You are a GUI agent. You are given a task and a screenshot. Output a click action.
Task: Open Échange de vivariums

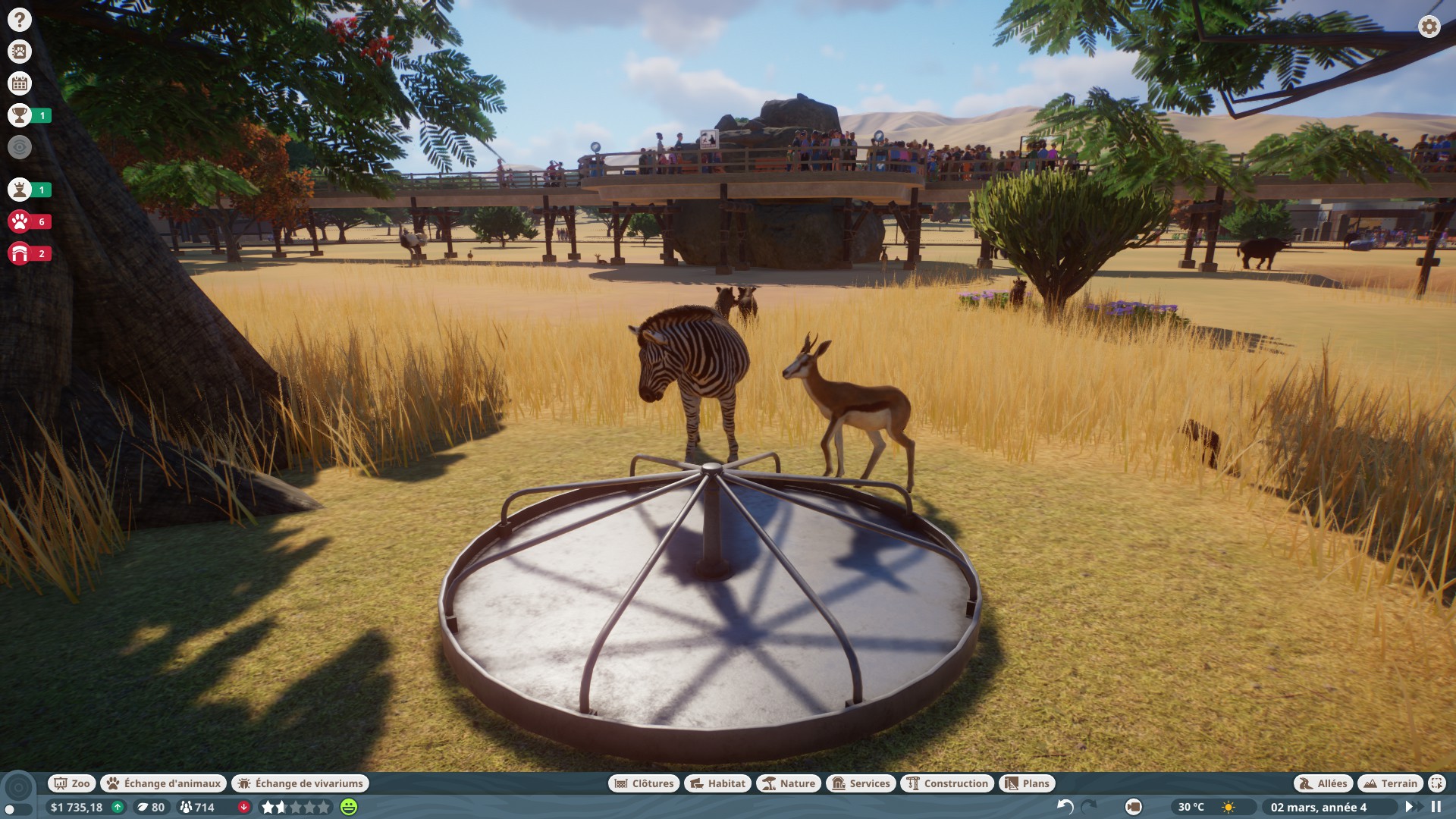coord(300,783)
